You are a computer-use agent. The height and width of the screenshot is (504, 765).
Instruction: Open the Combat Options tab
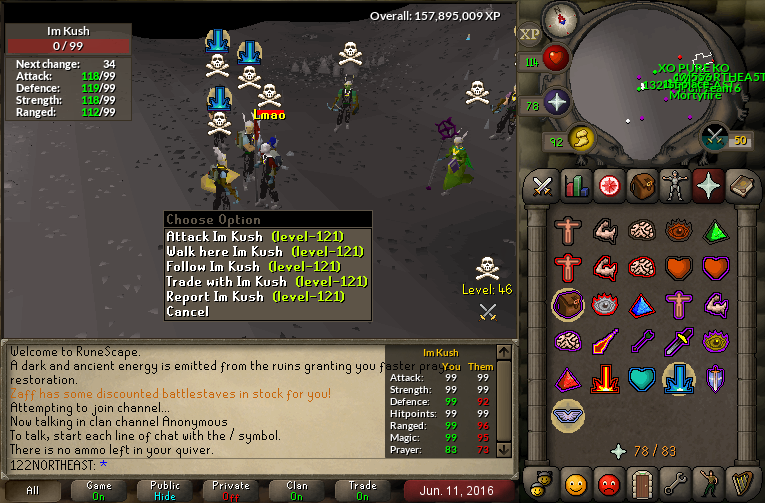(x=543, y=185)
